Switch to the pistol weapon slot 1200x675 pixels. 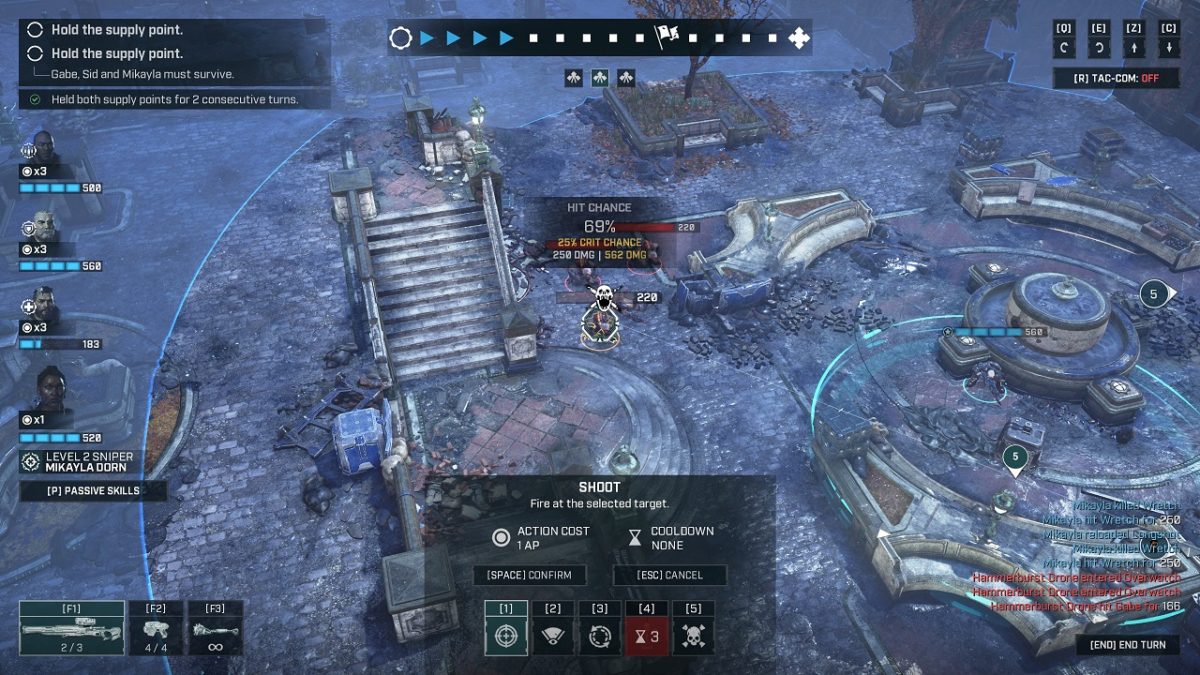(156, 628)
